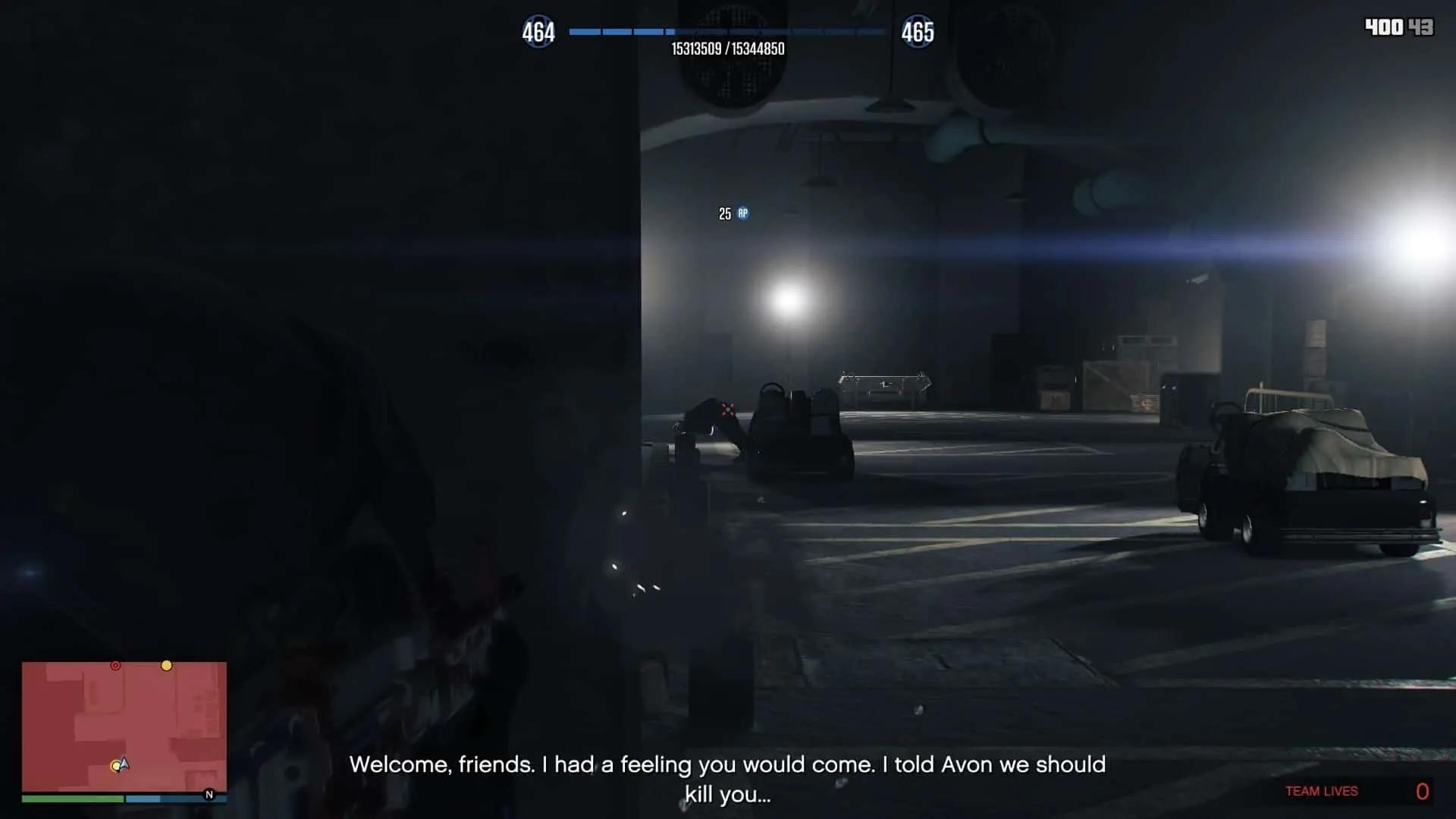Click the rank 465 badge icon
The image size is (1456, 819).
(x=918, y=33)
